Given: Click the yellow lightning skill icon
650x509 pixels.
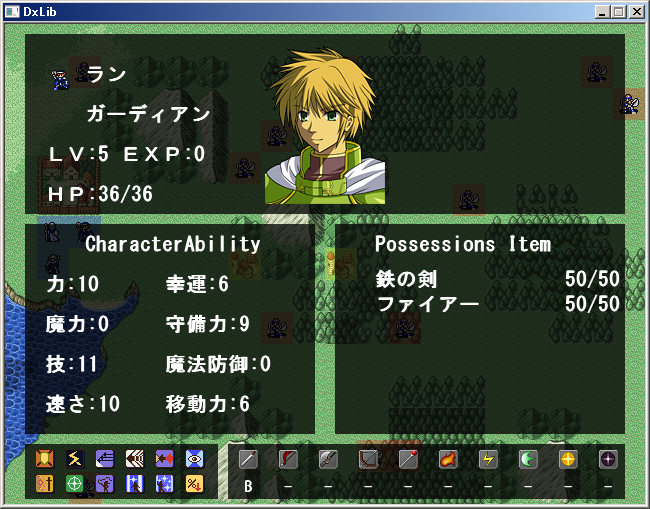Looking at the screenshot, I should pyautogui.click(x=75, y=459).
